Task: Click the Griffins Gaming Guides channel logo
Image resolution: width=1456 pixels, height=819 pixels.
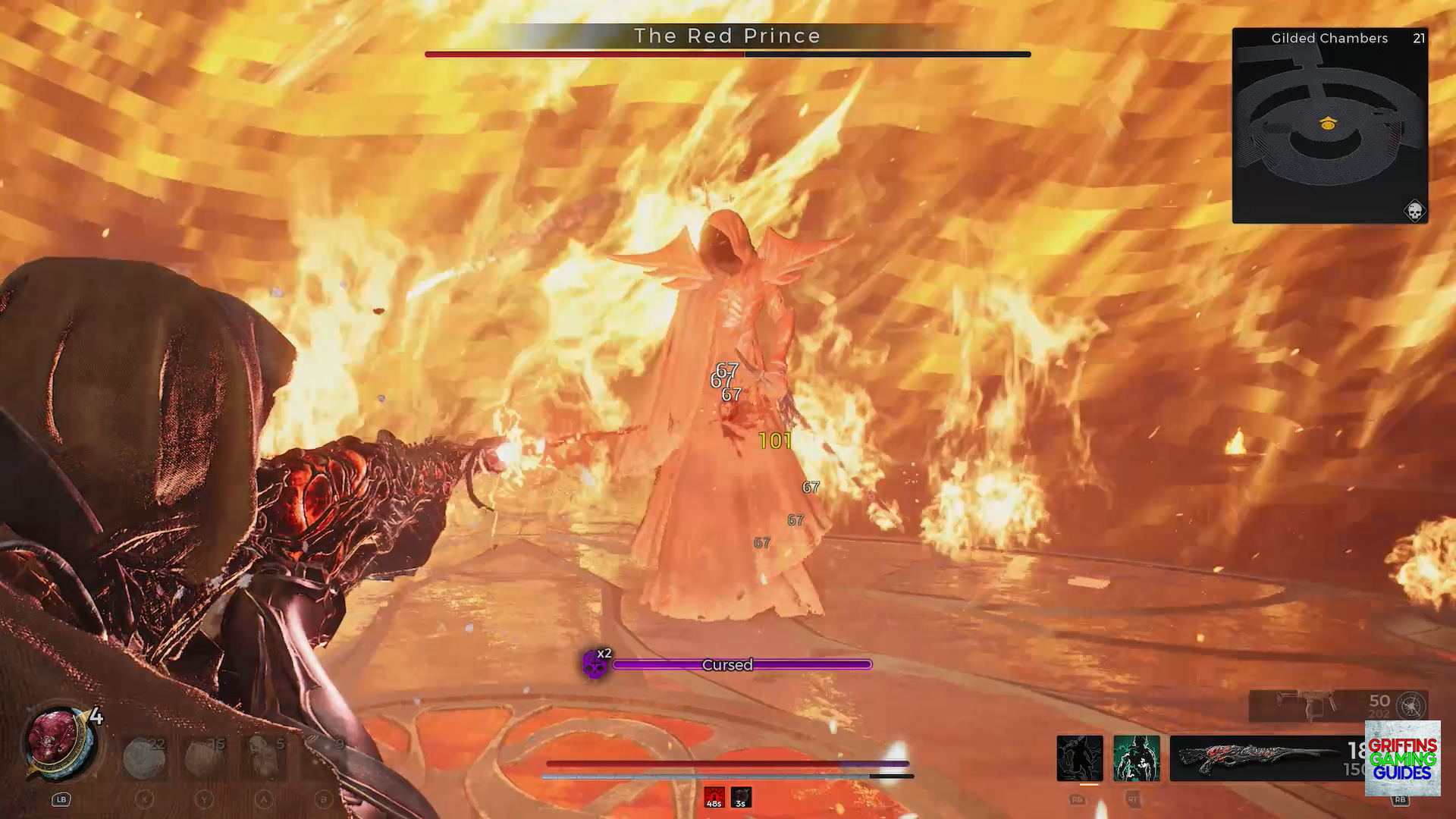Action: click(x=1402, y=758)
